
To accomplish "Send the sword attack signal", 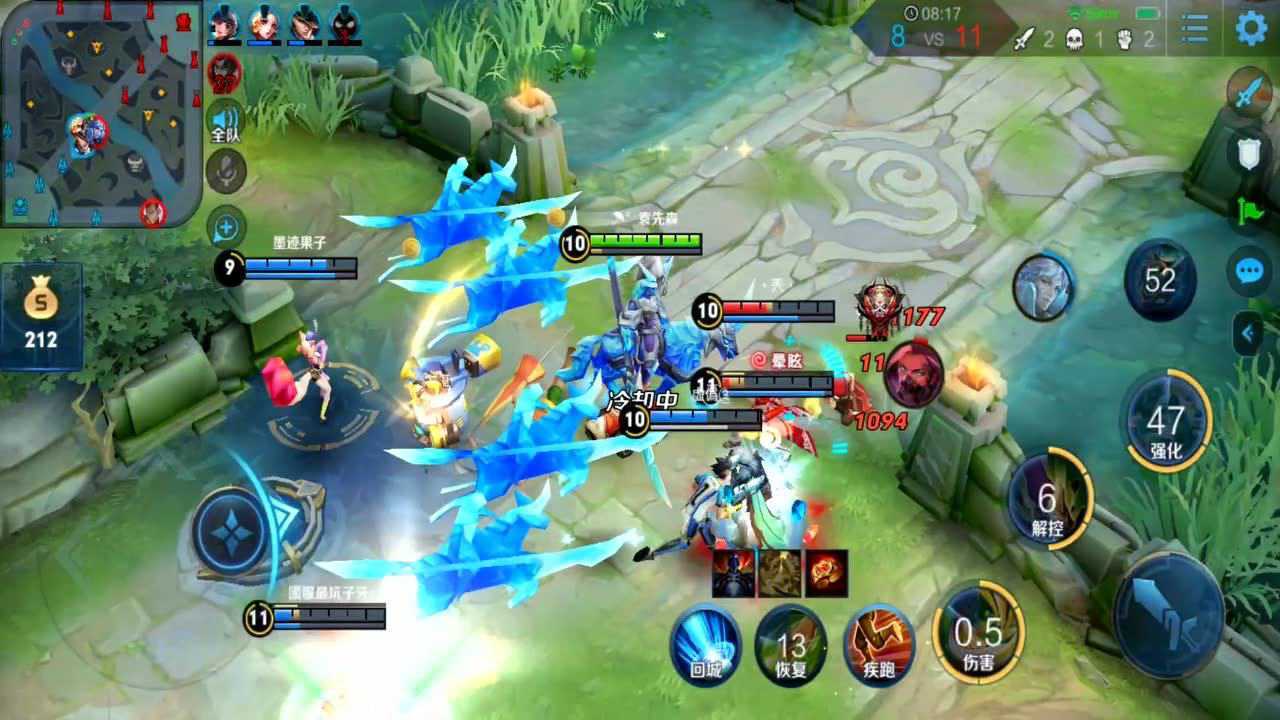I will (1248, 94).
